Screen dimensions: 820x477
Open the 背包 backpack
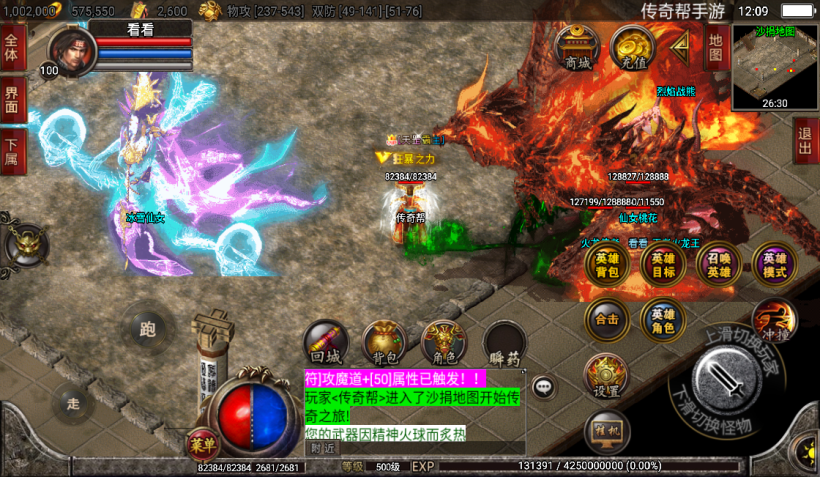coord(384,342)
